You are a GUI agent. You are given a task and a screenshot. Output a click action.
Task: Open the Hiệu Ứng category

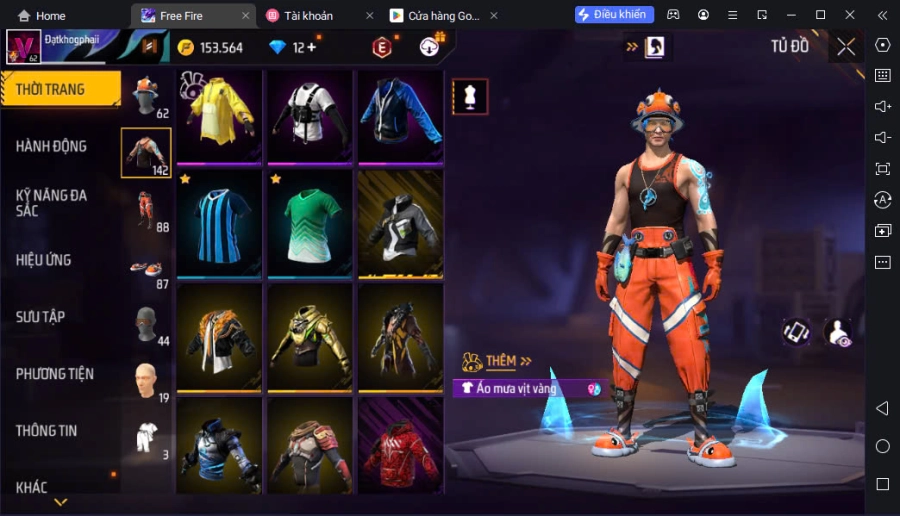pos(44,260)
